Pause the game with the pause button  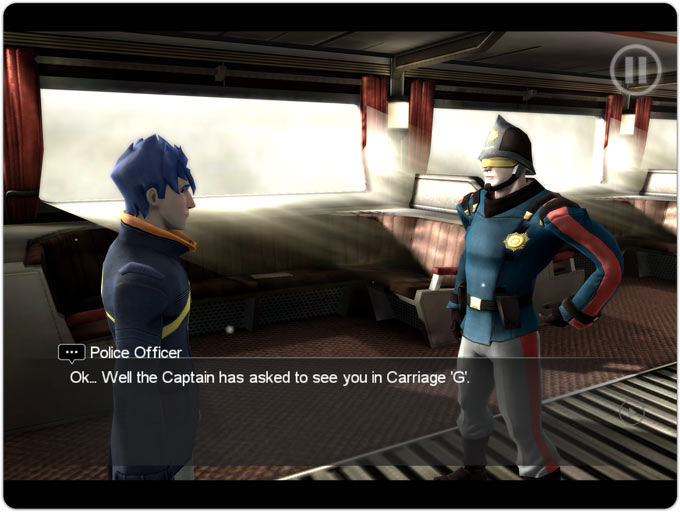(636, 70)
